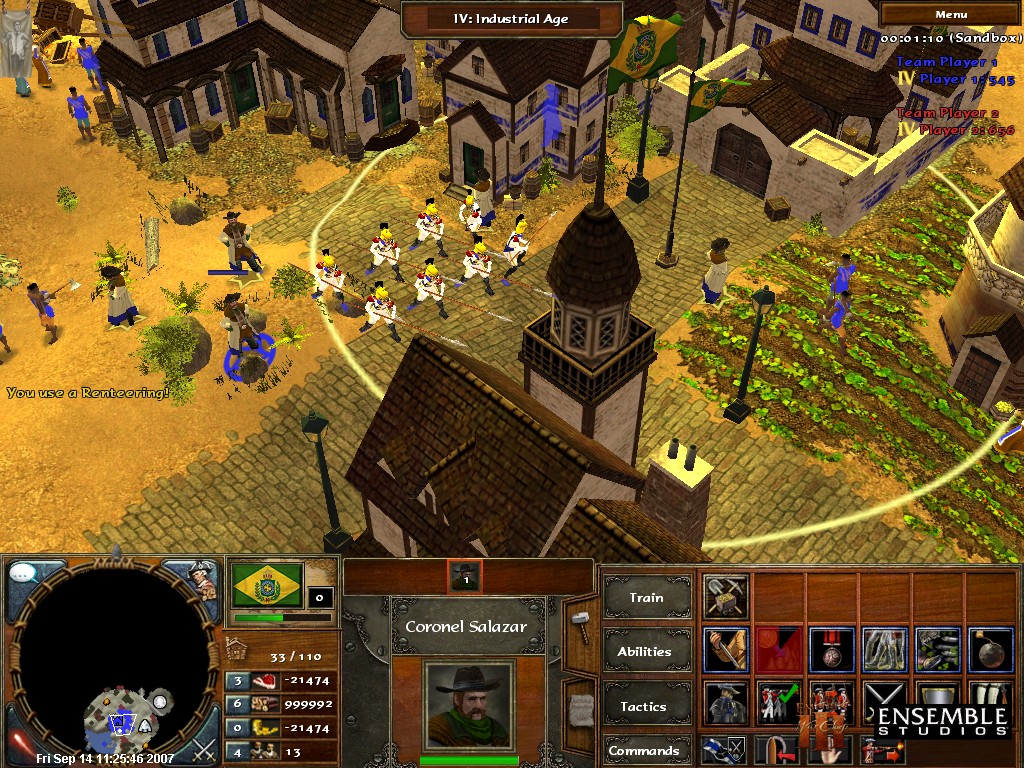Select the hero unit icon above the name
The height and width of the screenshot is (768, 1024).
(465, 575)
